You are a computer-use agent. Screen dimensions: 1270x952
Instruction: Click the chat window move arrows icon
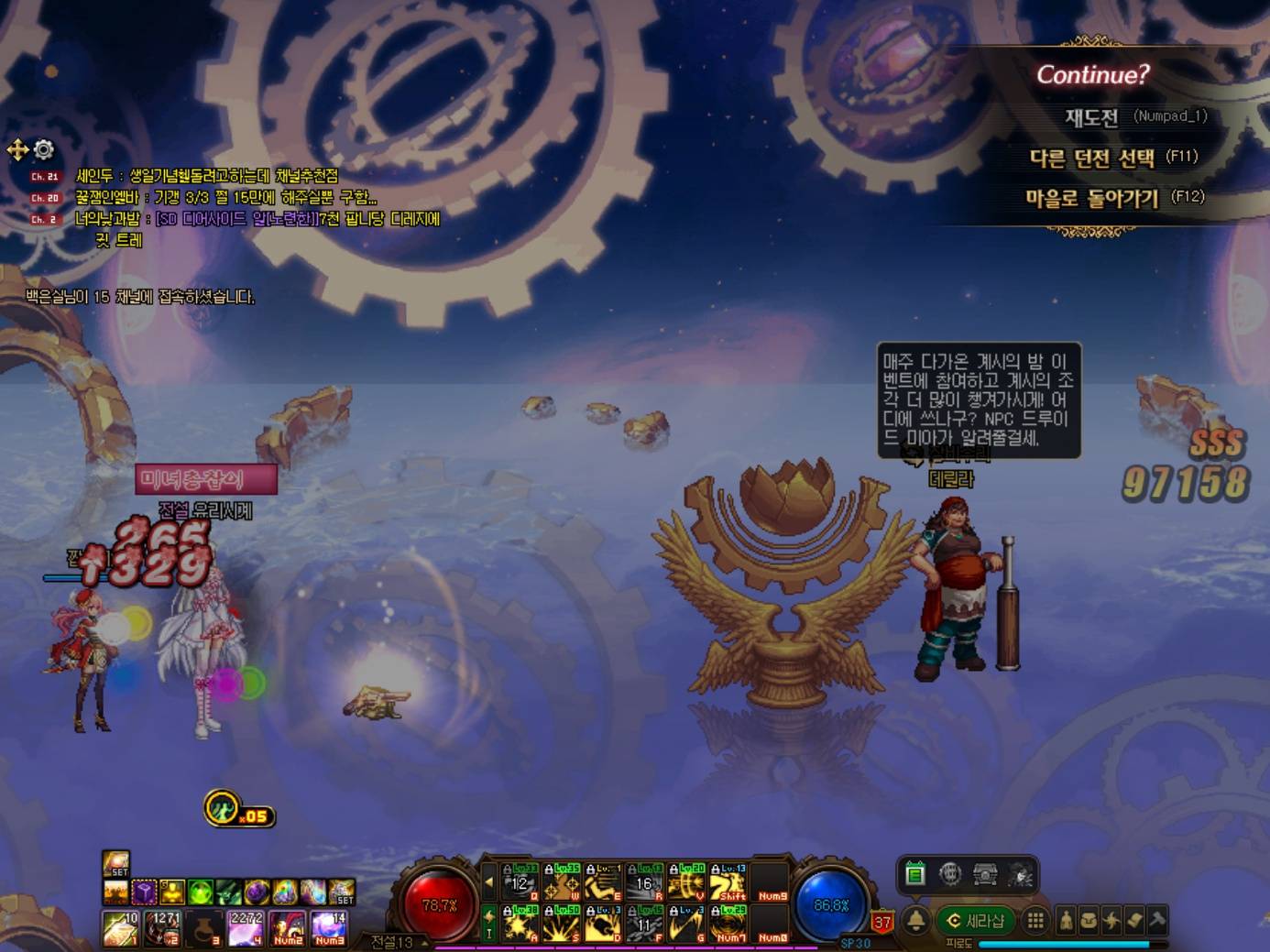(x=17, y=149)
